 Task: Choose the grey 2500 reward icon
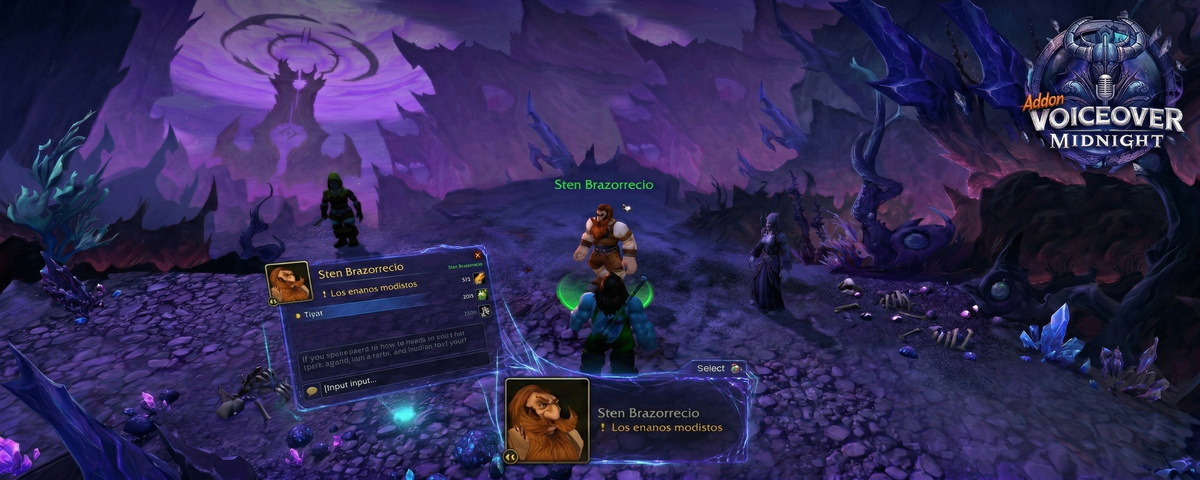coord(483,311)
